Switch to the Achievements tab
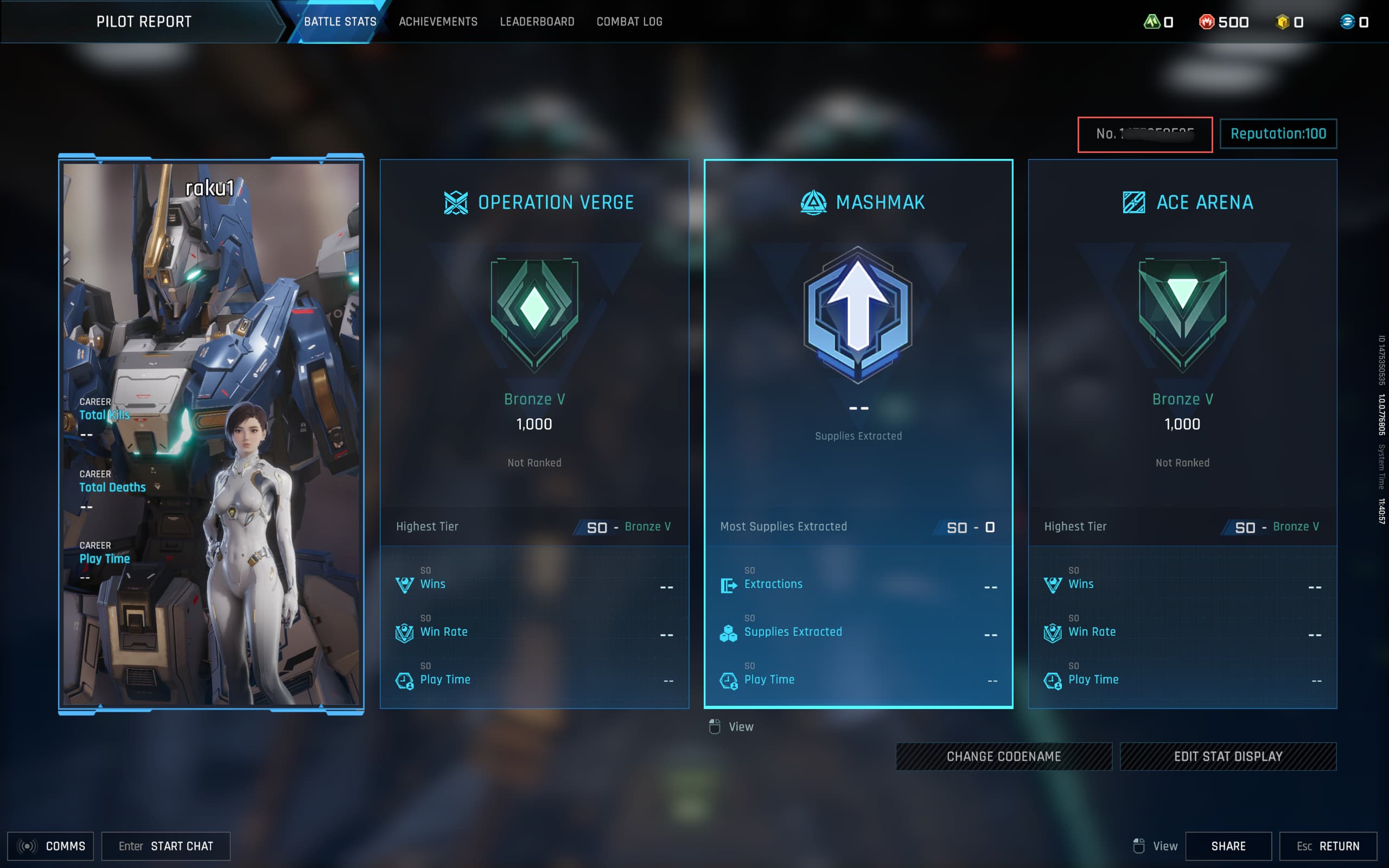Viewport: 1389px width, 868px height. click(x=438, y=22)
